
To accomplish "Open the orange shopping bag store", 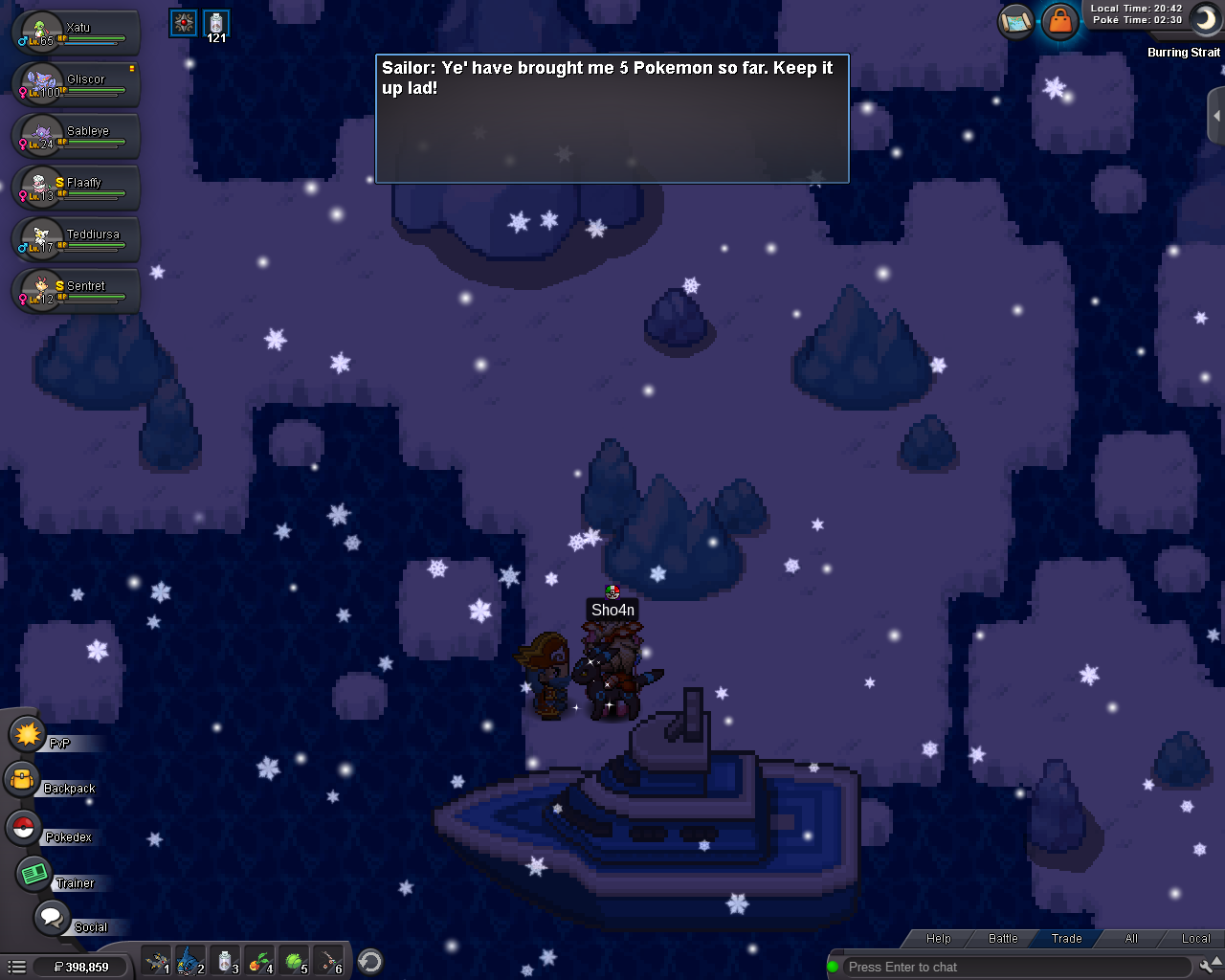I will (x=1059, y=20).
